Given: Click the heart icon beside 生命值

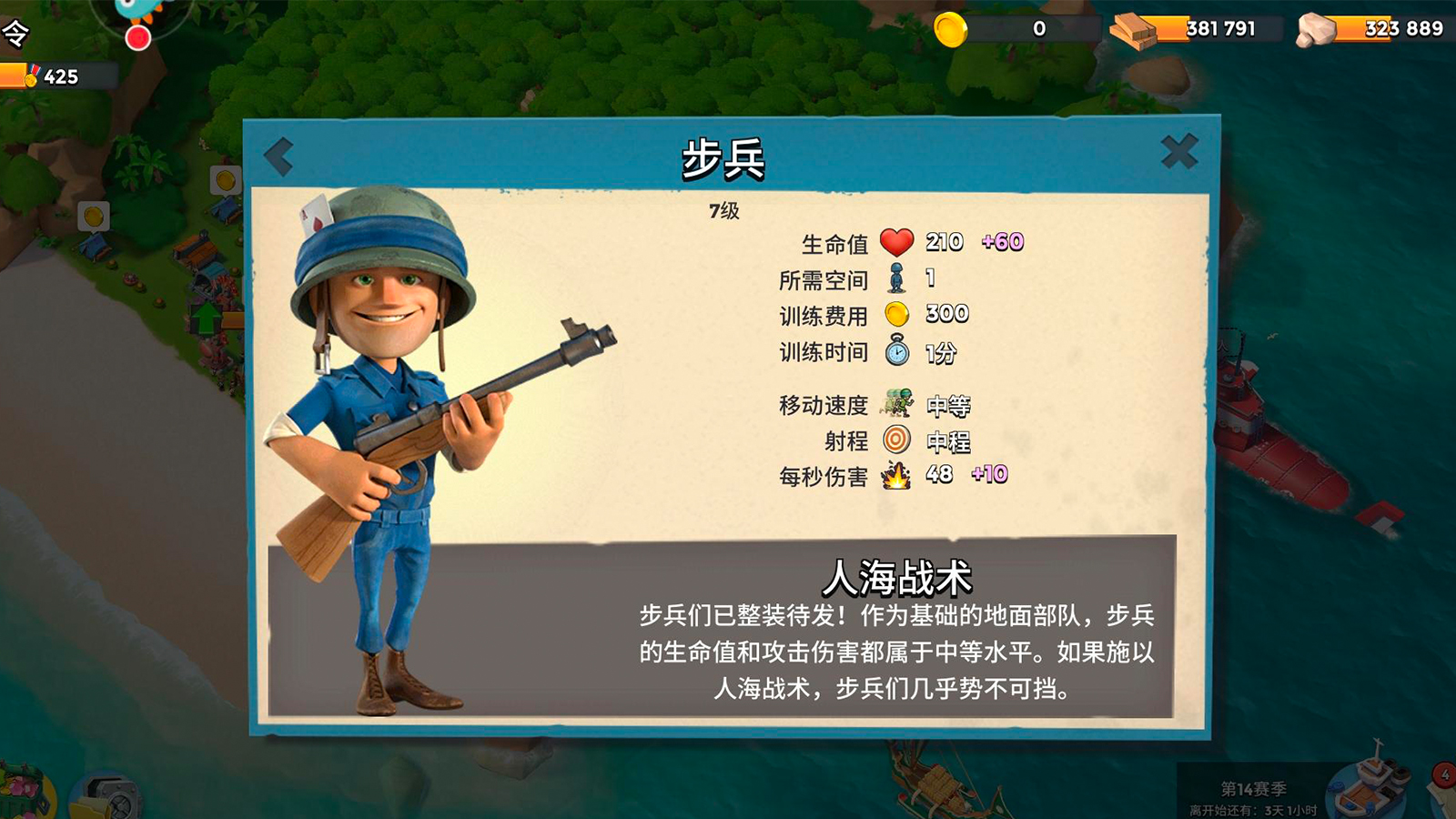Looking at the screenshot, I should tap(897, 244).
